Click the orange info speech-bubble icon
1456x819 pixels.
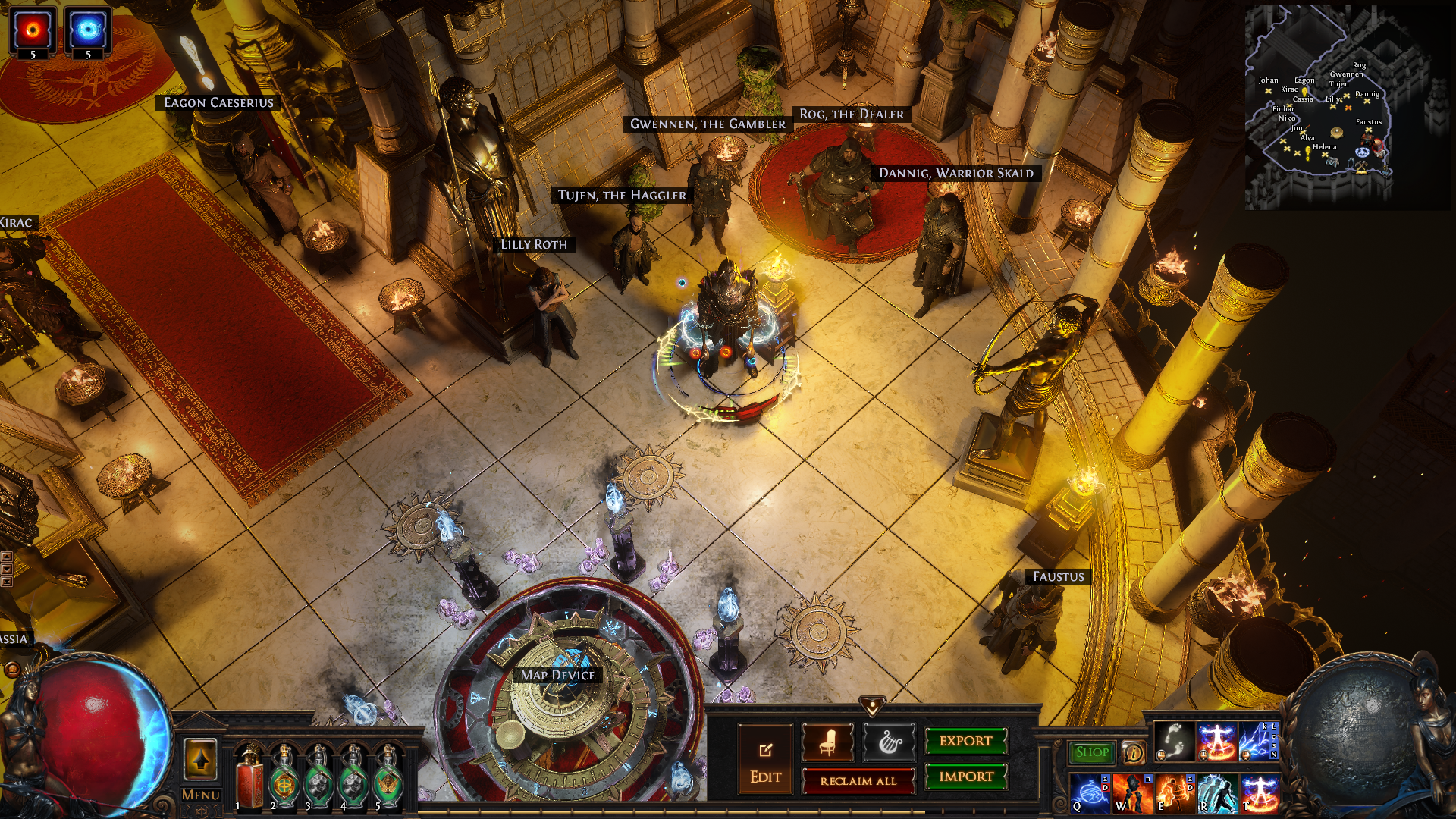(1133, 752)
